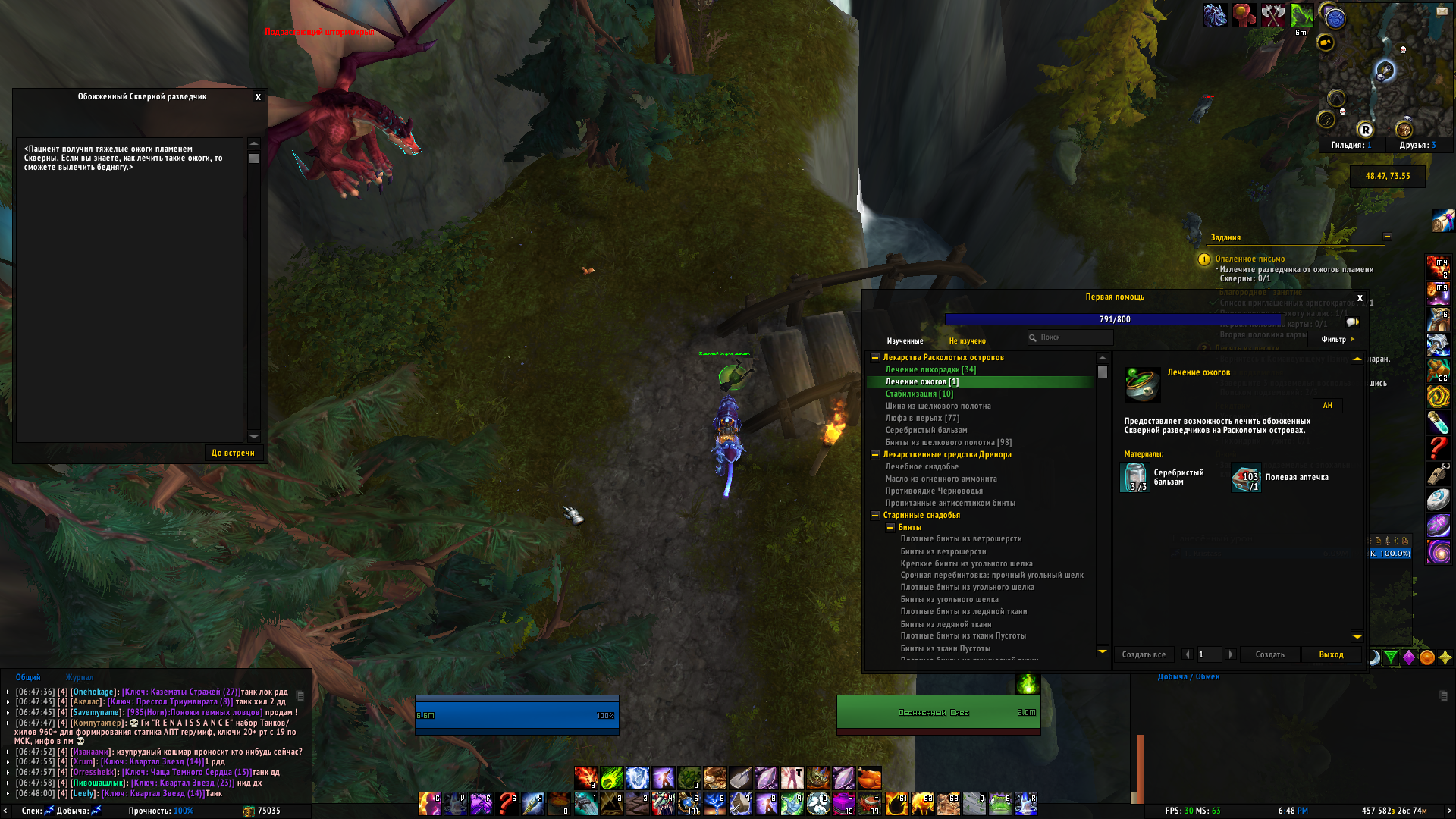The width and height of the screenshot is (1456, 819).
Task: Click the 'Создать' craft button
Action: click(x=1269, y=654)
